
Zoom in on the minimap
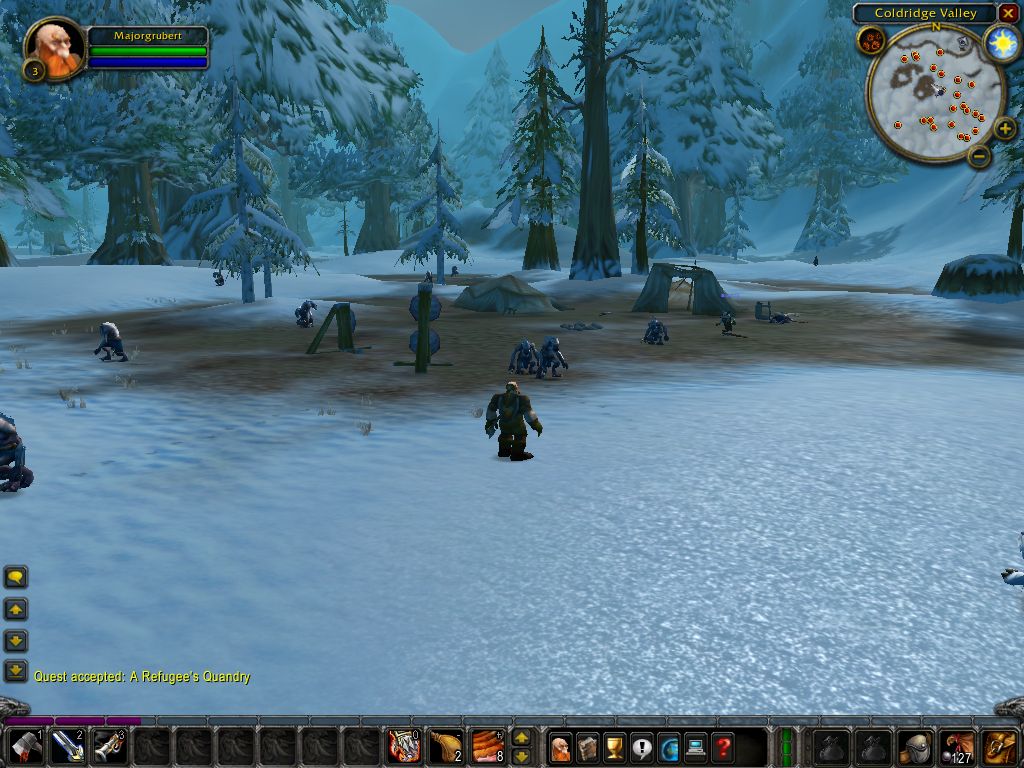(1005, 128)
